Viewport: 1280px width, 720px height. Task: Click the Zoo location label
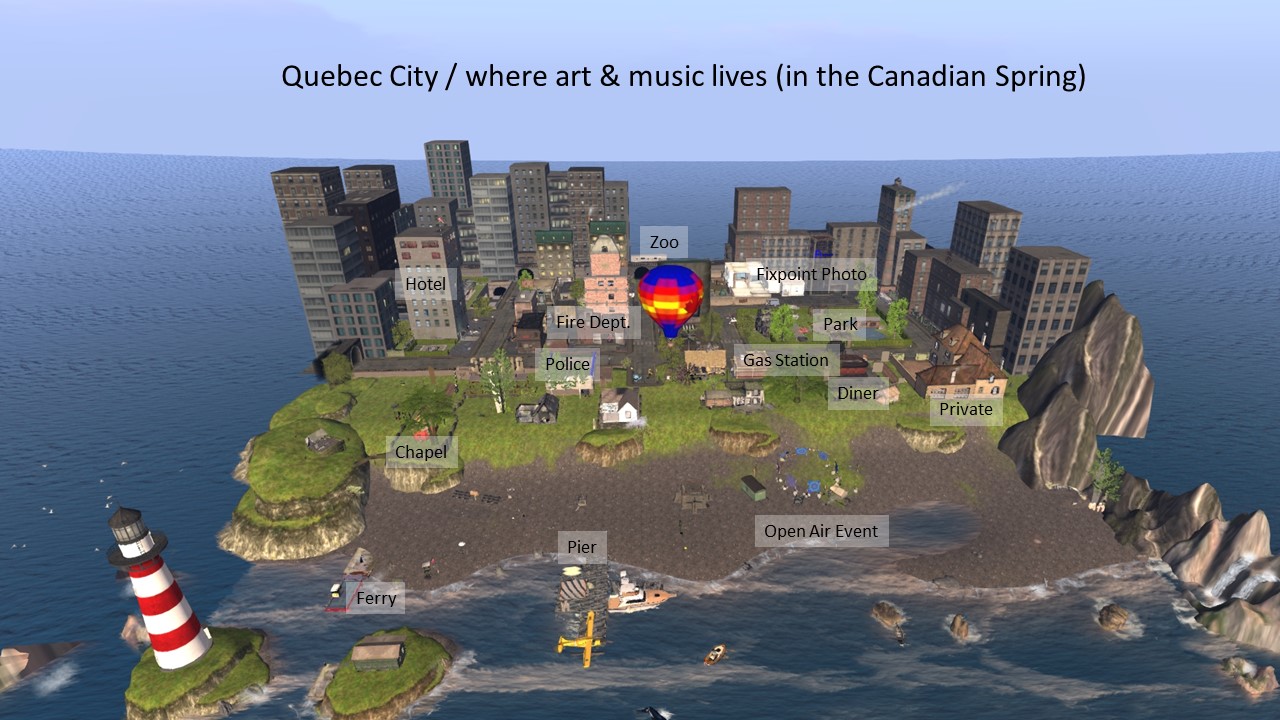click(664, 242)
